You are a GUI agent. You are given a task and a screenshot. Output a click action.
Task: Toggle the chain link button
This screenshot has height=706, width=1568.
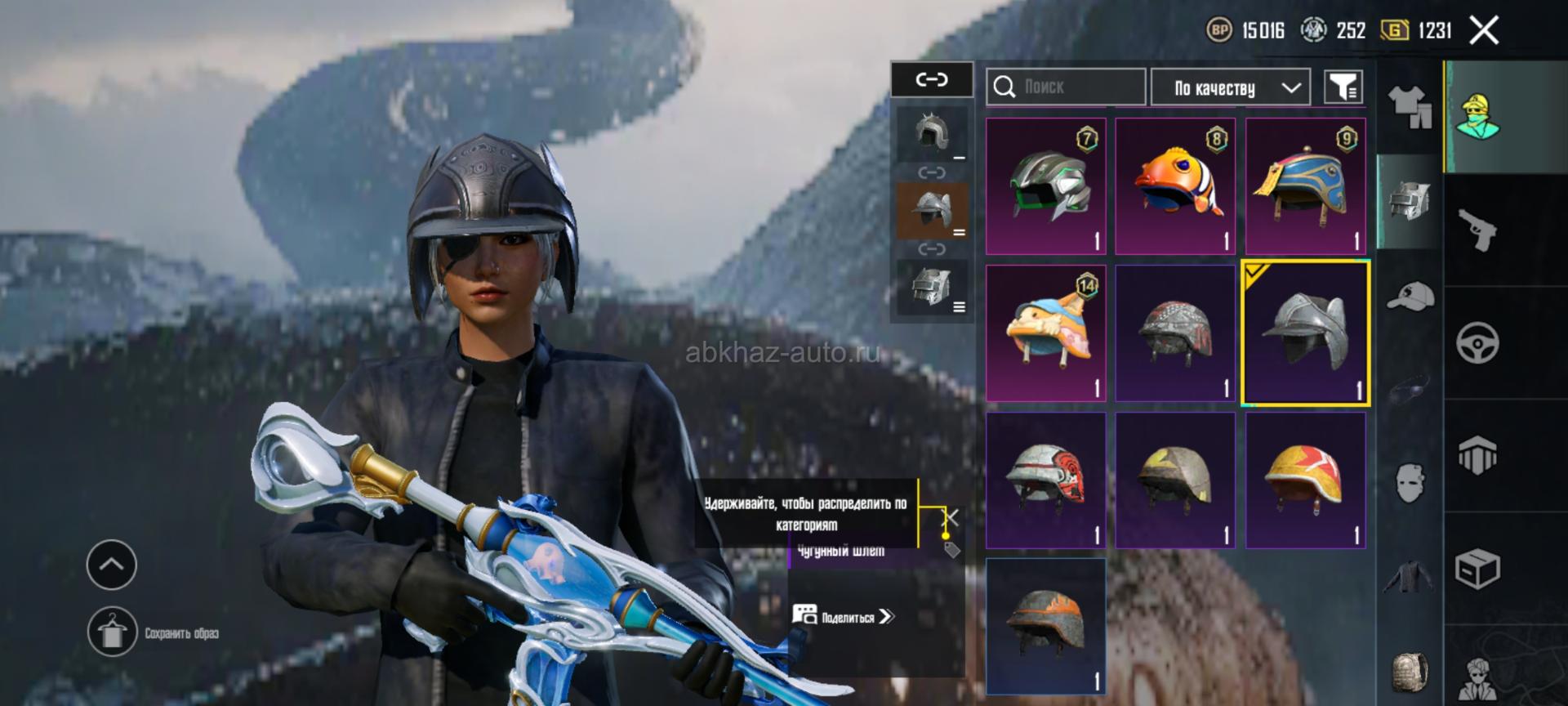click(x=932, y=80)
